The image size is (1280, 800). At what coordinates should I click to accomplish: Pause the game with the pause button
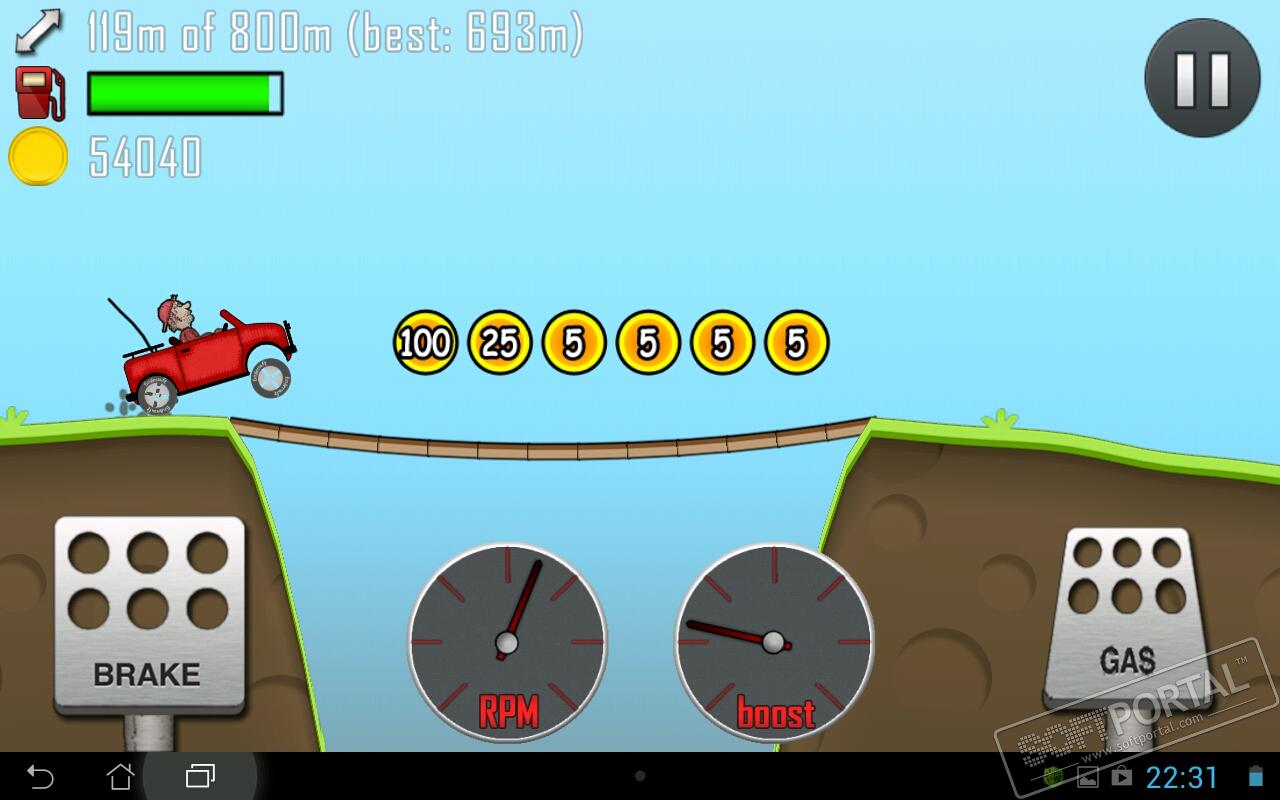click(1202, 79)
